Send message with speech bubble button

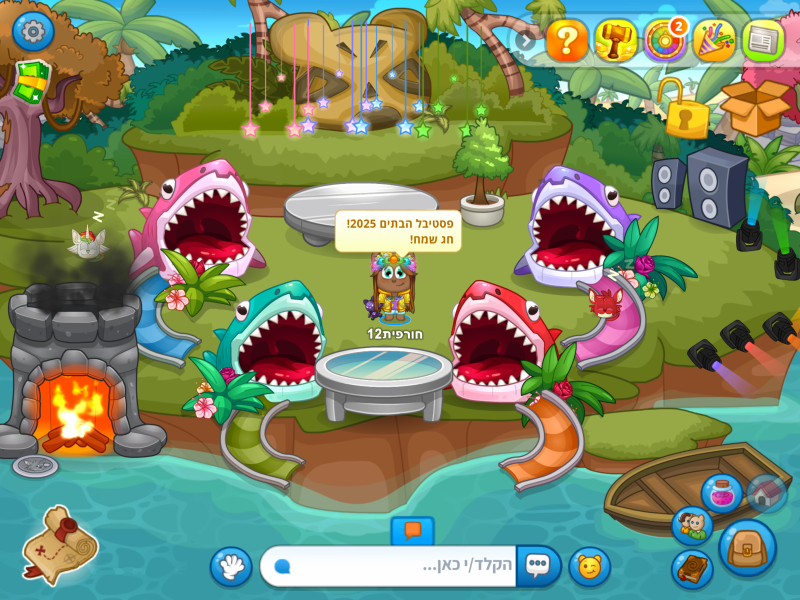tap(538, 566)
